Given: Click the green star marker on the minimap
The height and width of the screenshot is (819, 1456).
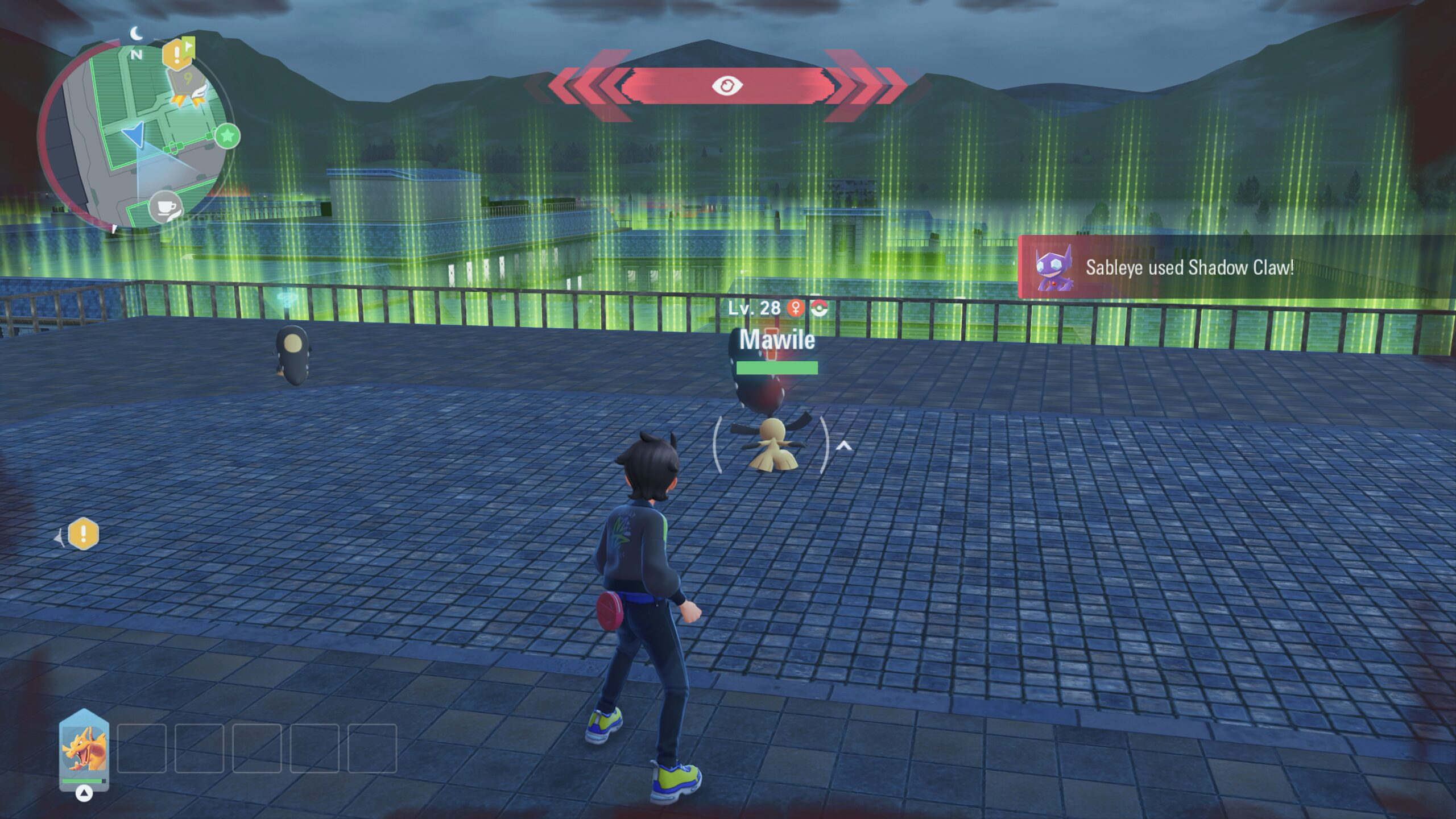Looking at the screenshot, I should click(x=227, y=136).
